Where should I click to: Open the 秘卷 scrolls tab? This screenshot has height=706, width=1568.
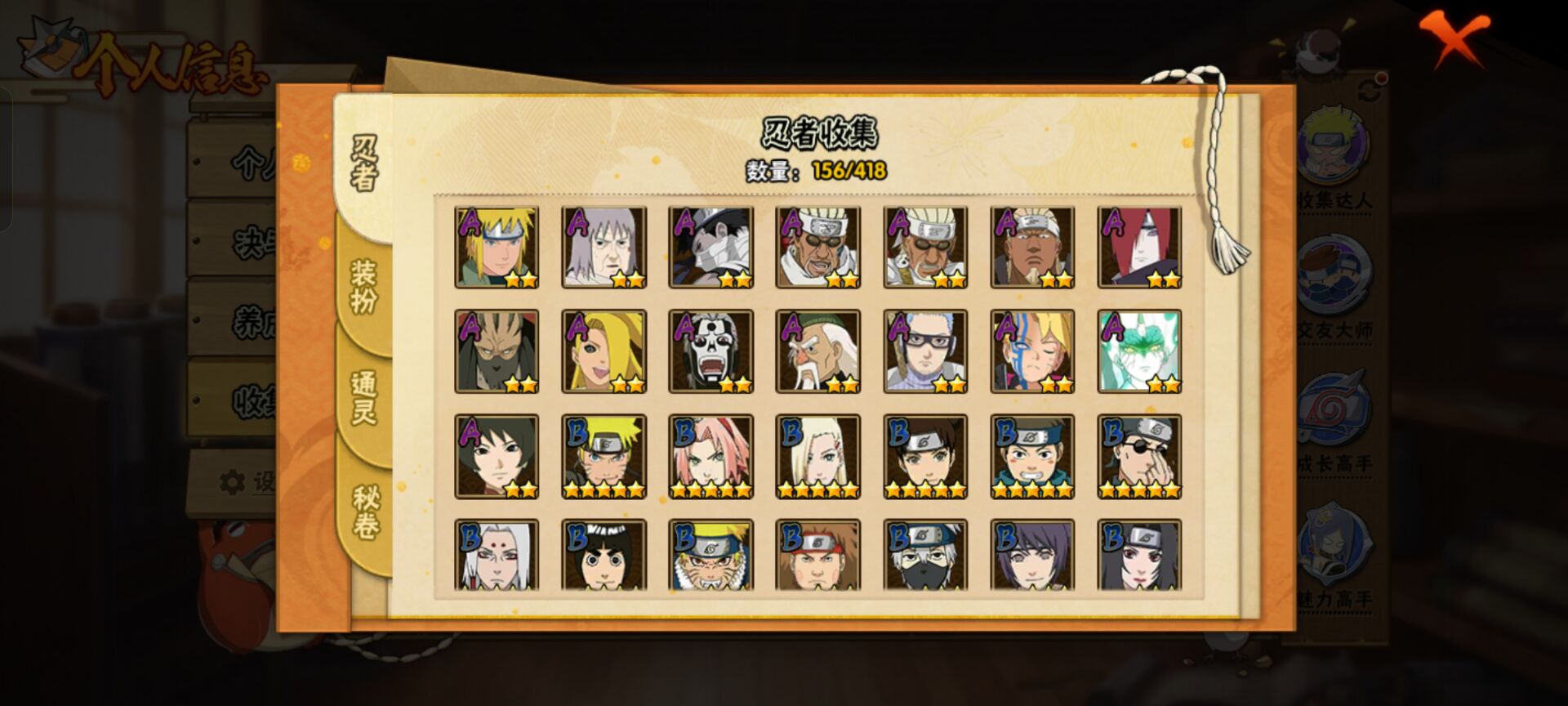[x=364, y=512]
